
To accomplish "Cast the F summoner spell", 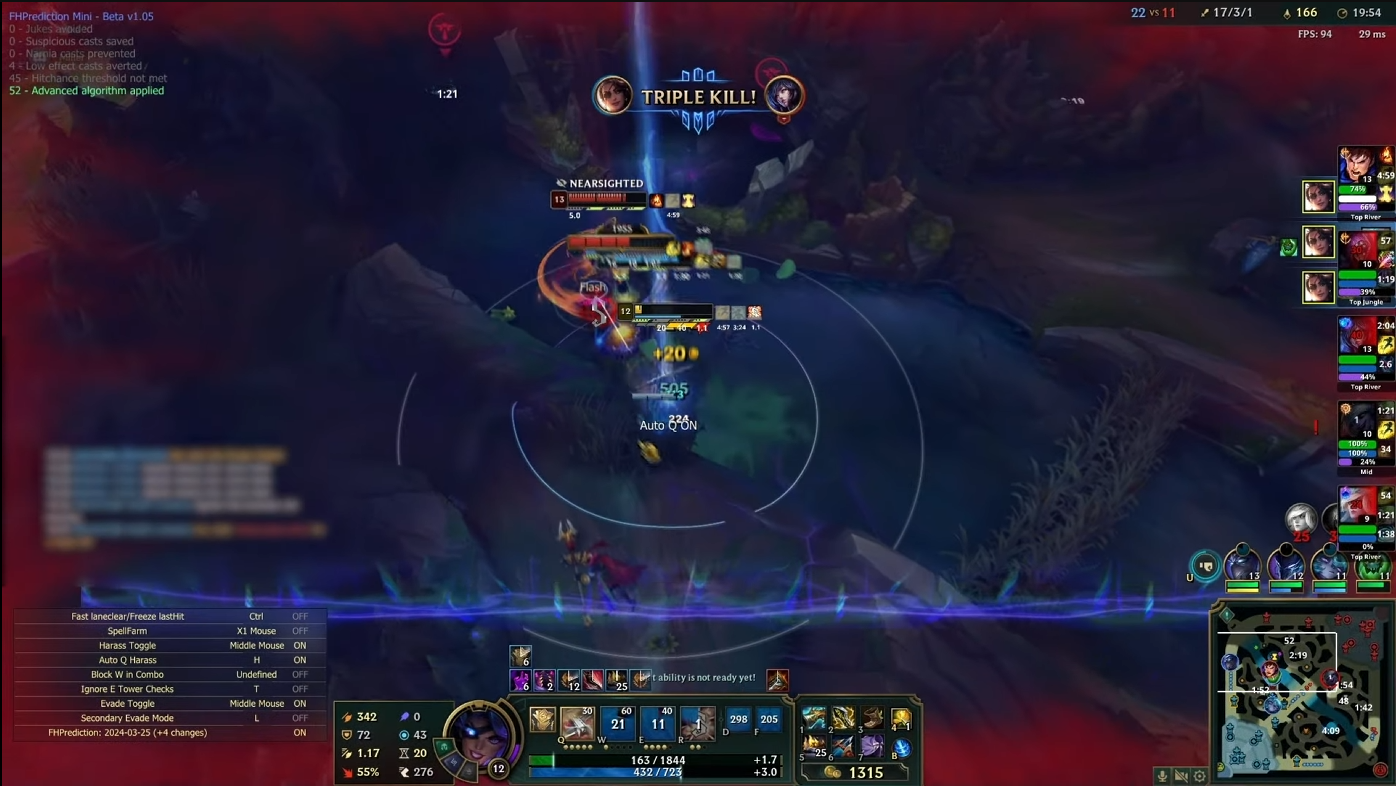I will point(768,720).
